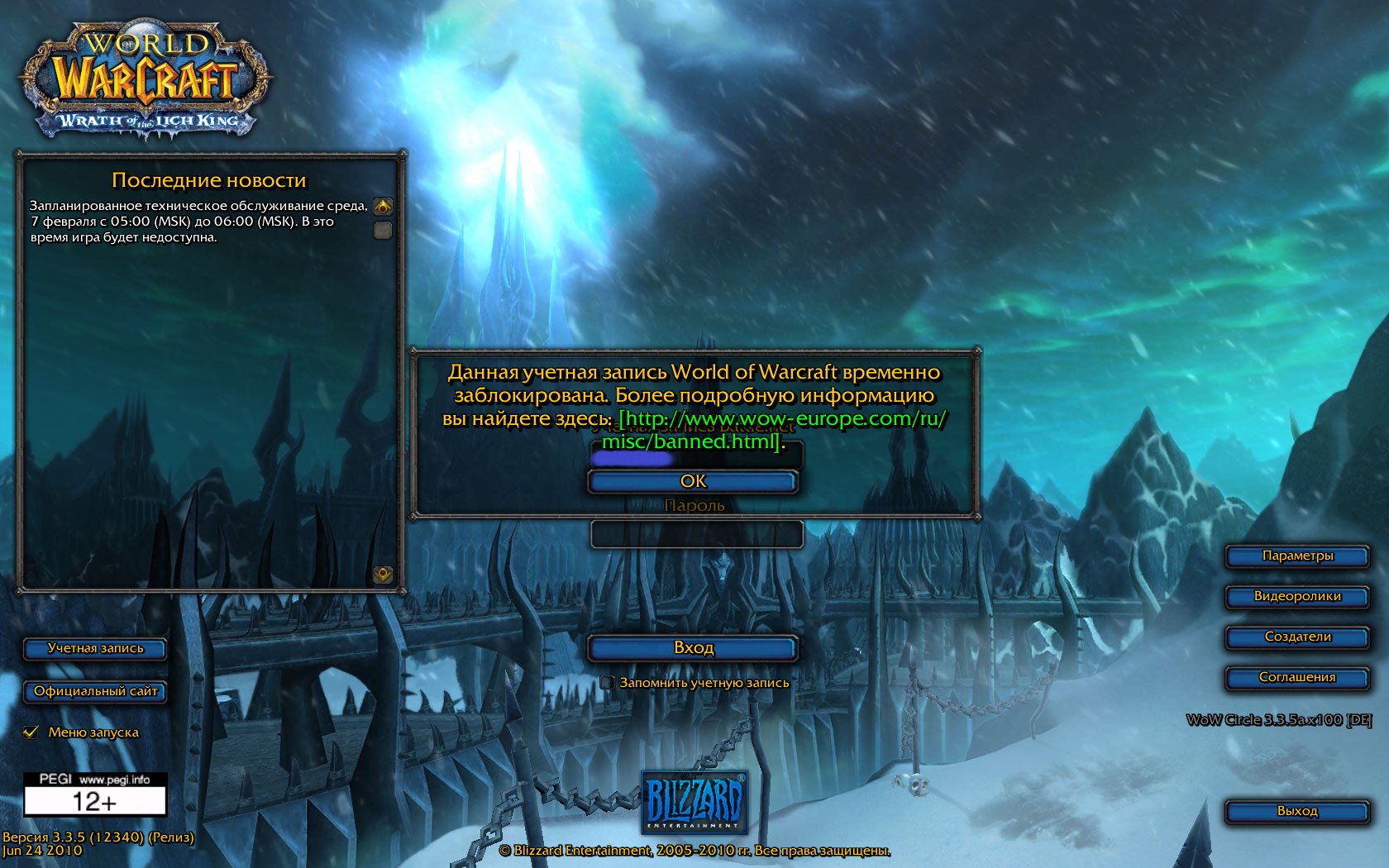Toggle the Запомнить учетную запись checkbox
1389x868 pixels.
[608, 683]
